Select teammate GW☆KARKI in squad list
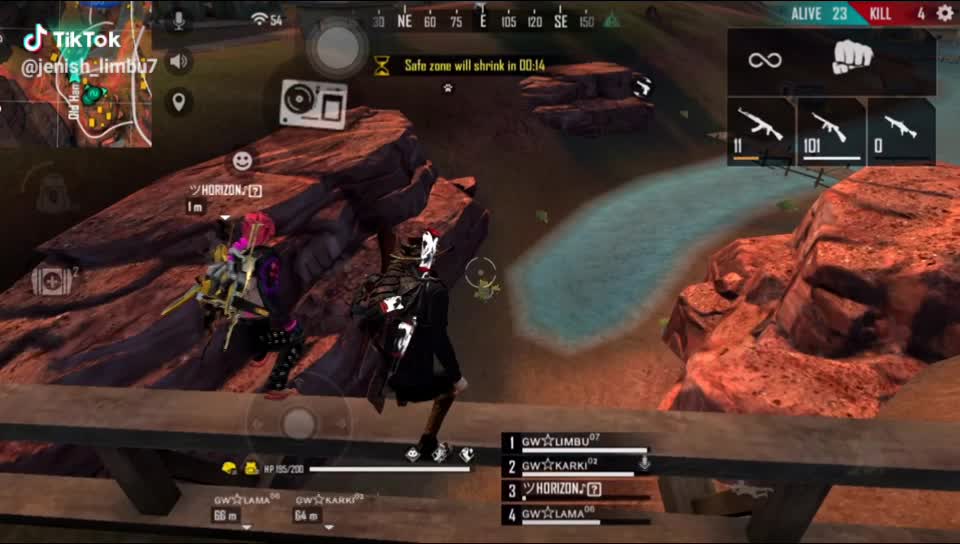This screenshot has height=544, width=960. (x=575, y=466)
